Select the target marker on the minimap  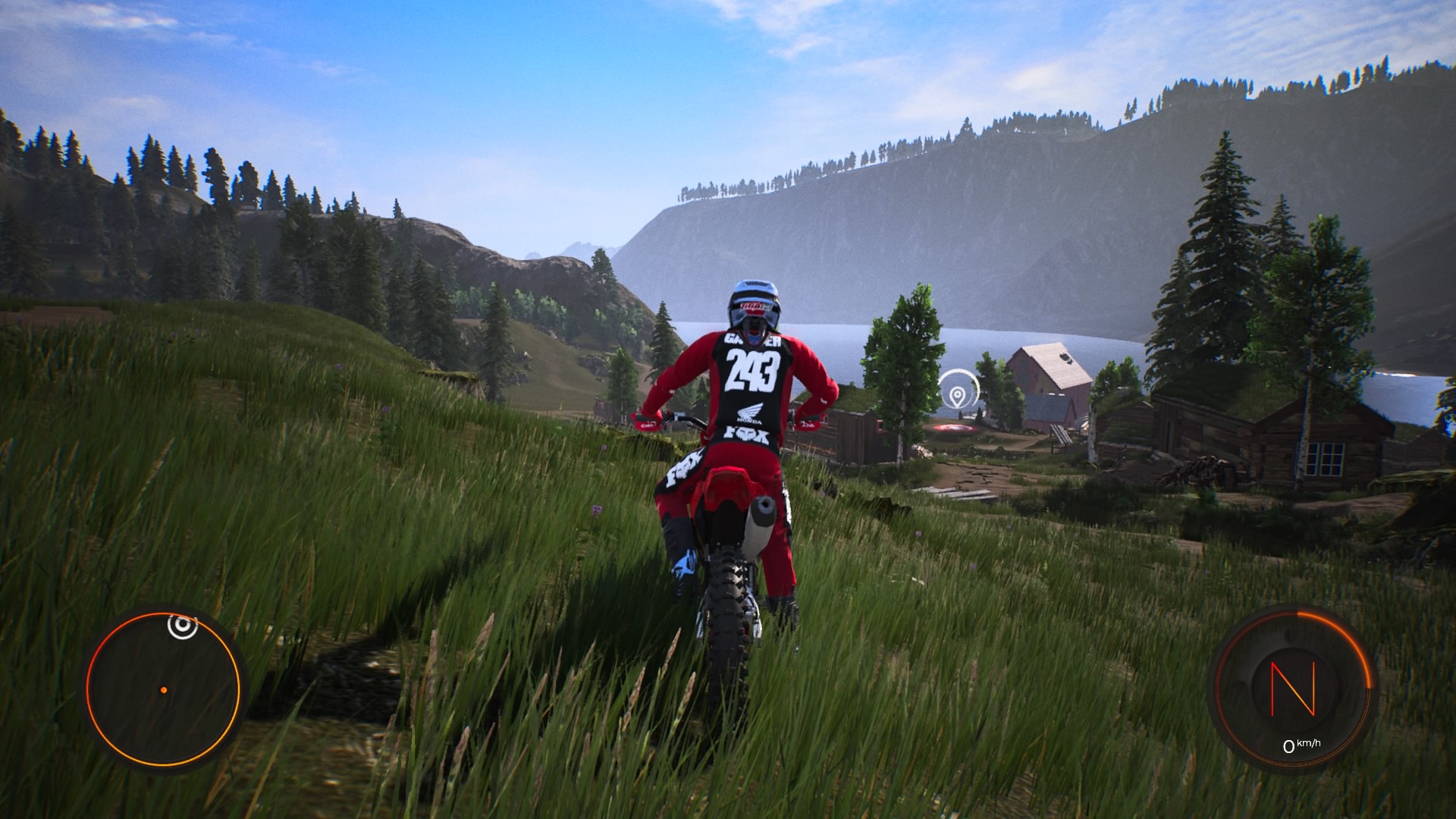coord(181,626)
